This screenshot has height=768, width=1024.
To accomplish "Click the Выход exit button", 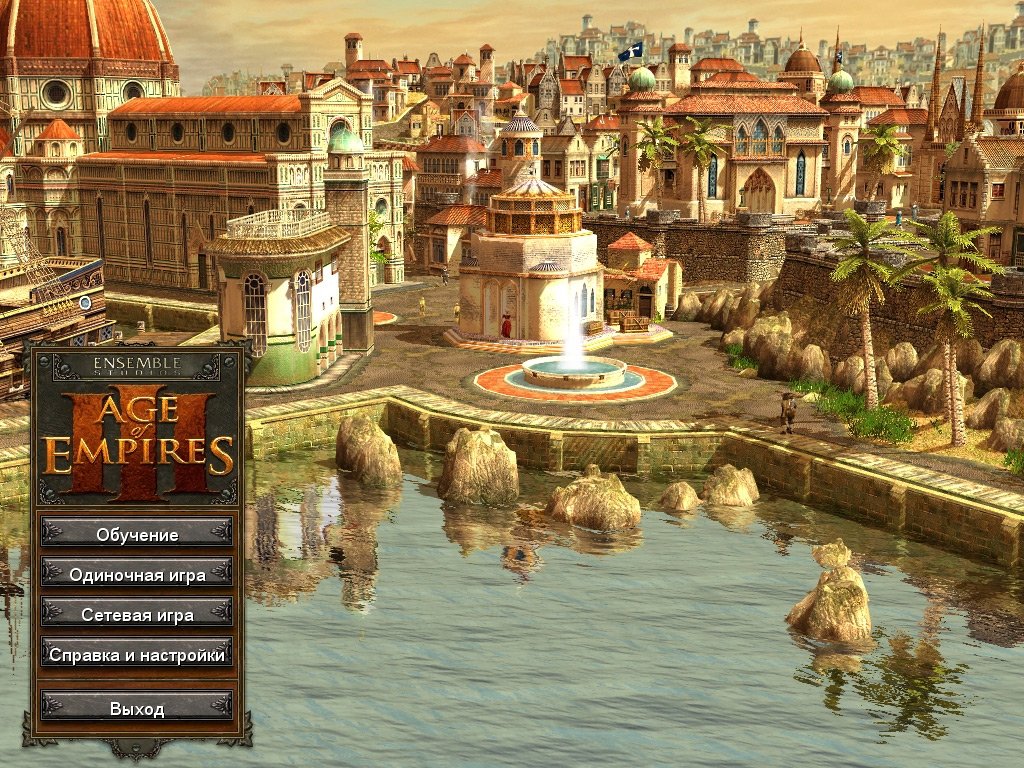I will [137, 709].
